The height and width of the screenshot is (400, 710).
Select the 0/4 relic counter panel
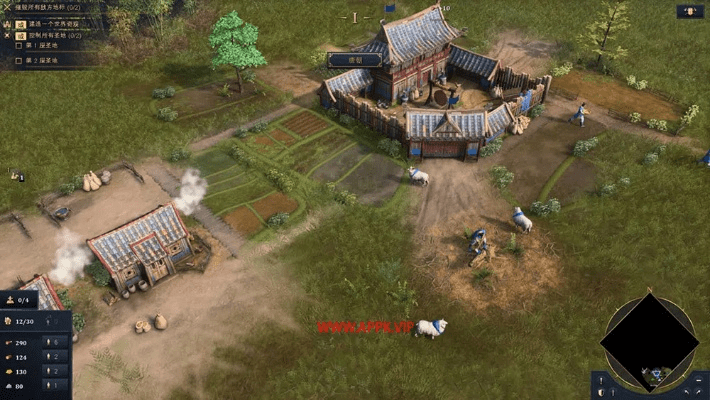20,298
